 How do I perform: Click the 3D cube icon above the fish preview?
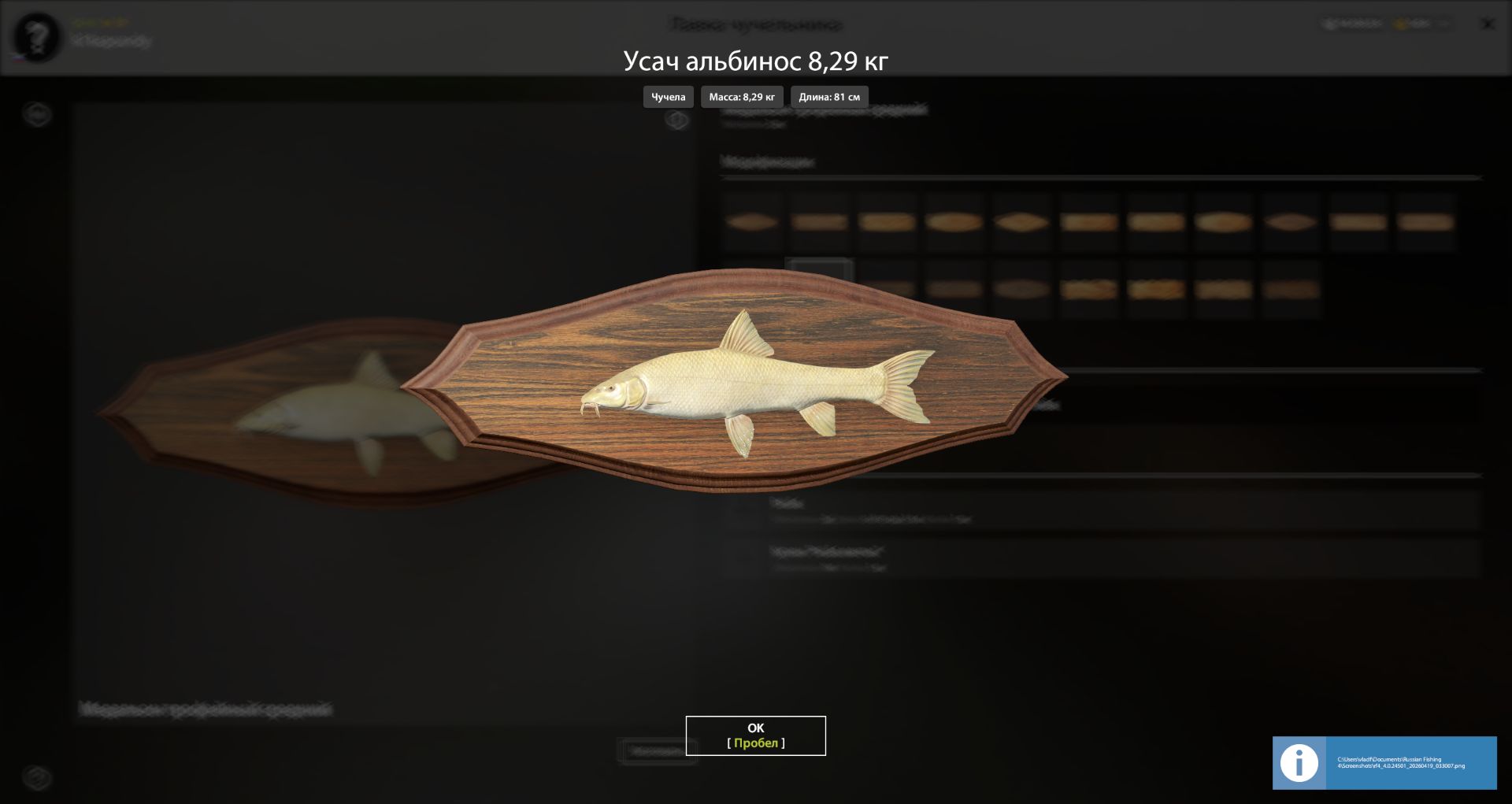pyautogui.click(x=676, y=120)
